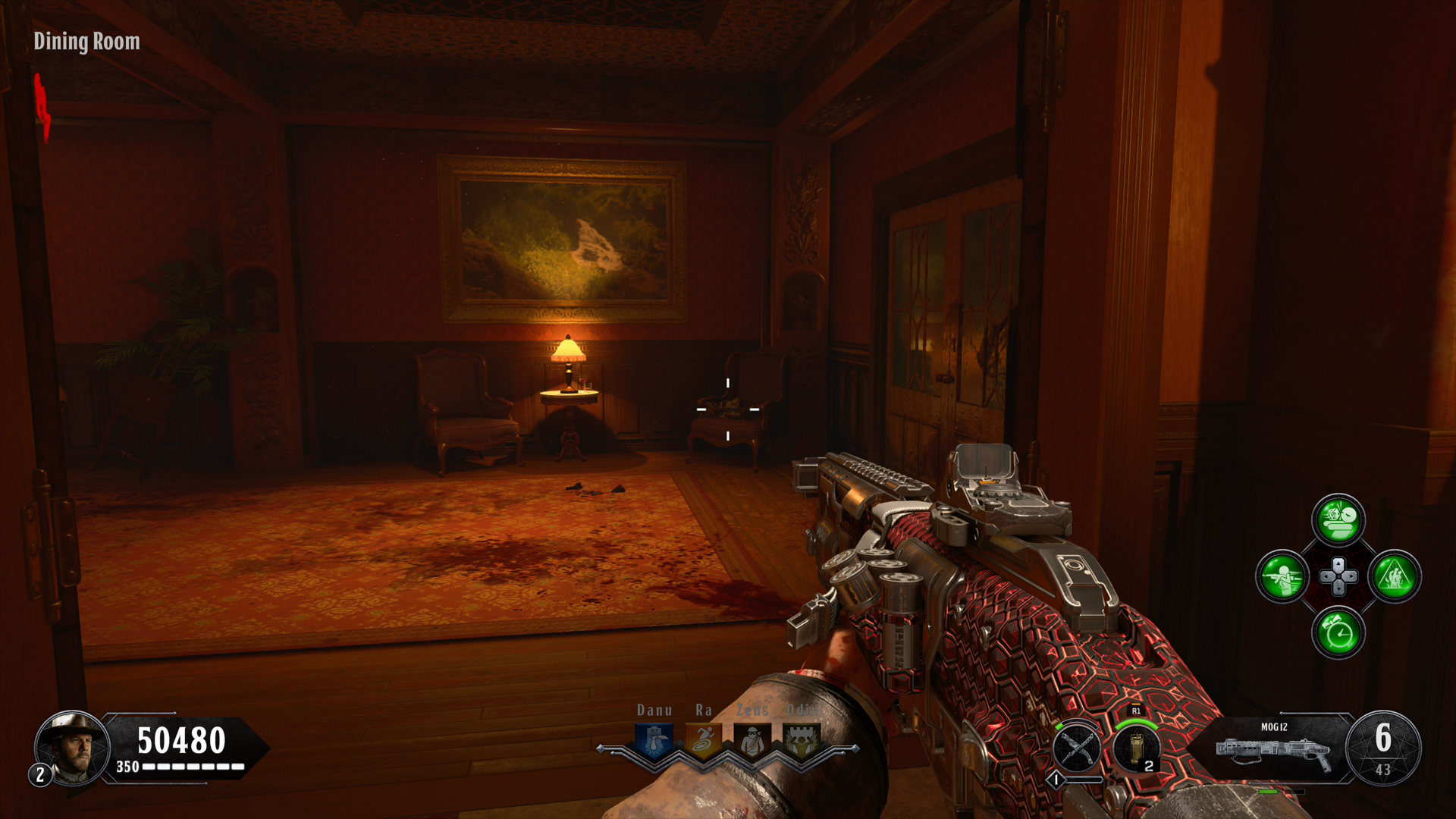
Task: Trigger the zombie hand warning elixir
Action: click(x=1394, y=576)
